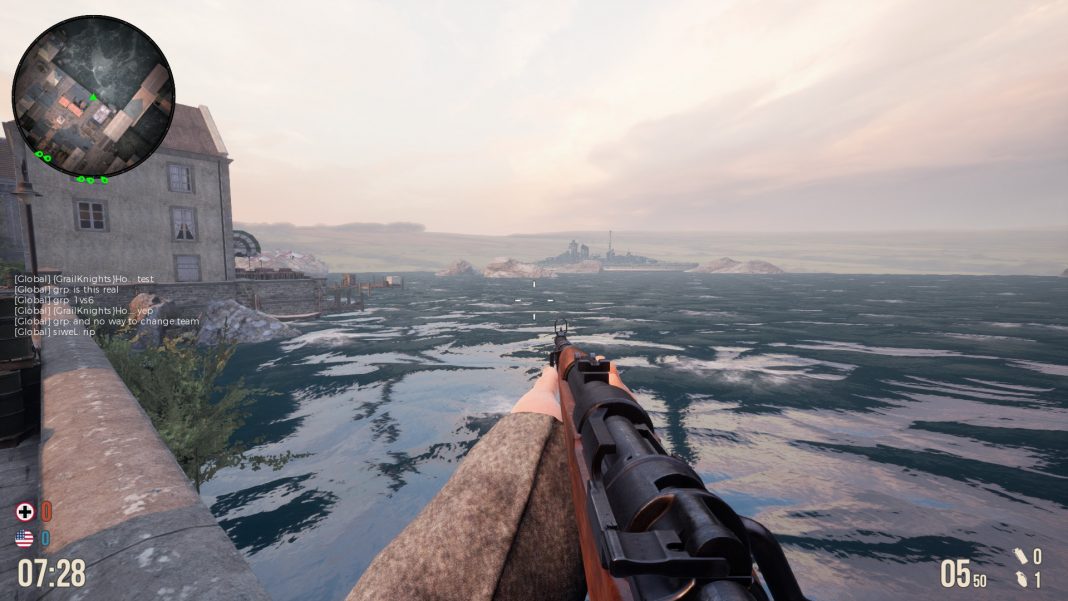The width and height of the screenshot is (1068, 601).
Task: Select the German cross team icon
Action: pos(24,512)
